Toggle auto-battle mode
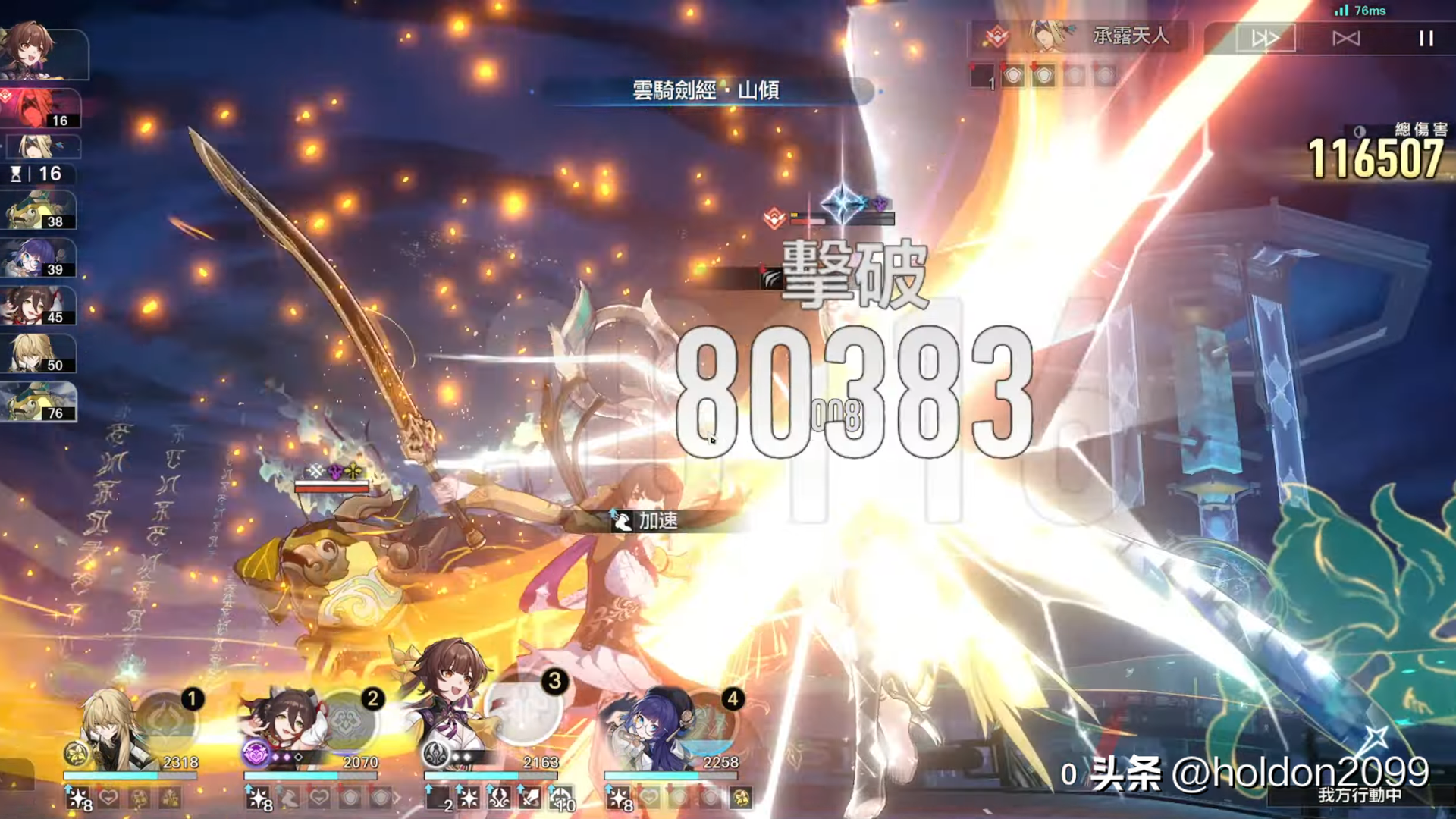Image resolution: width=1456 pixels, height=819 pixels. pyautogui.click(x=1346, y=39)
